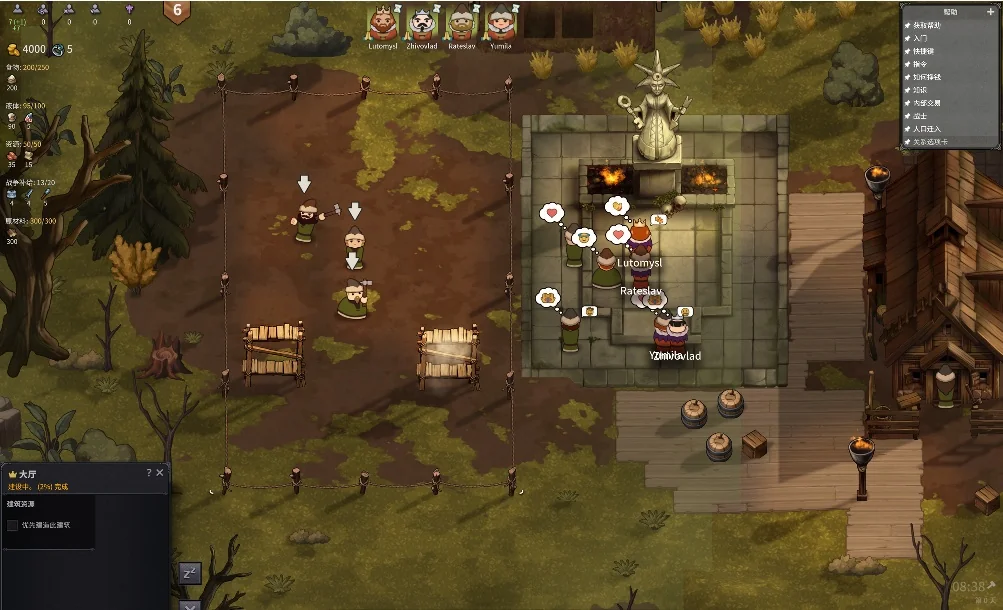Click the Zz sleep button
The width and height of the screenshot is (1003, 610).
pos(190,573)
